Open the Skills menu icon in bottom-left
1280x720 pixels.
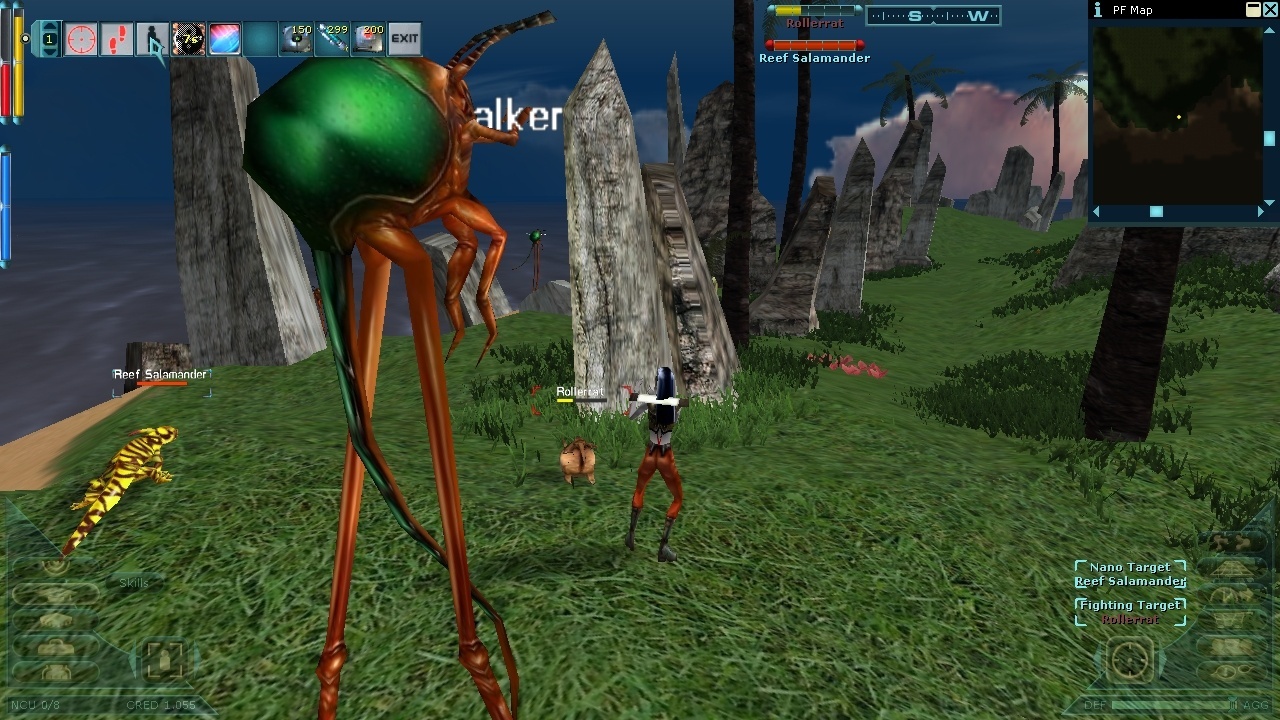56,594
